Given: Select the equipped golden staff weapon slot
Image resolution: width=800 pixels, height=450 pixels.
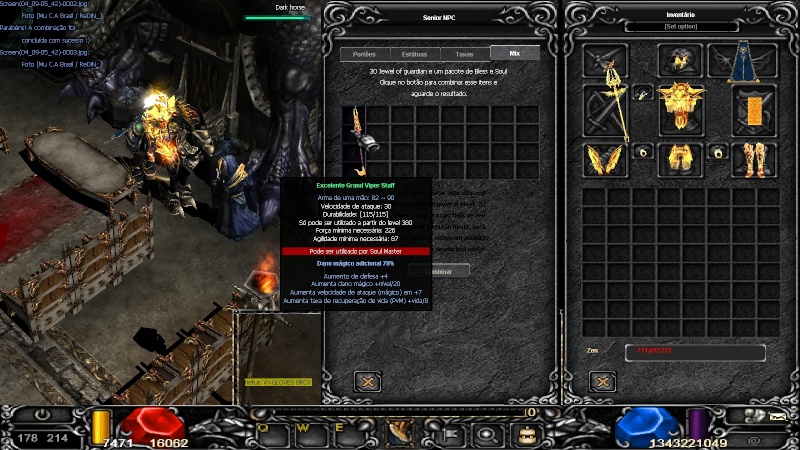Looking at the screenshot, I should click(x=606, y=110).
